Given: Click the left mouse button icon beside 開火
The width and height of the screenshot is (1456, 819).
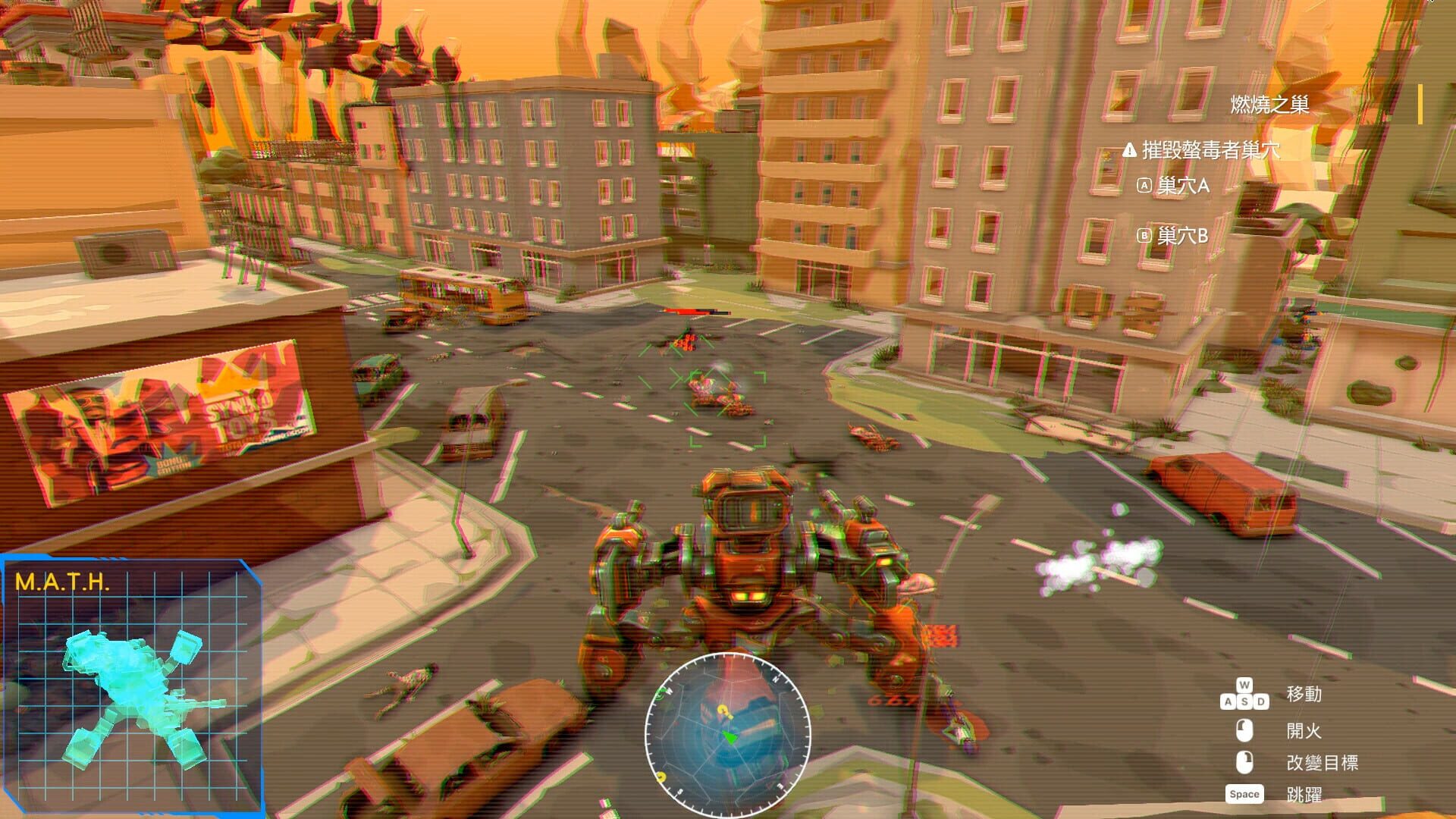Looking at the screenshot, I should pyautogui.click(x=1245, y=731).
